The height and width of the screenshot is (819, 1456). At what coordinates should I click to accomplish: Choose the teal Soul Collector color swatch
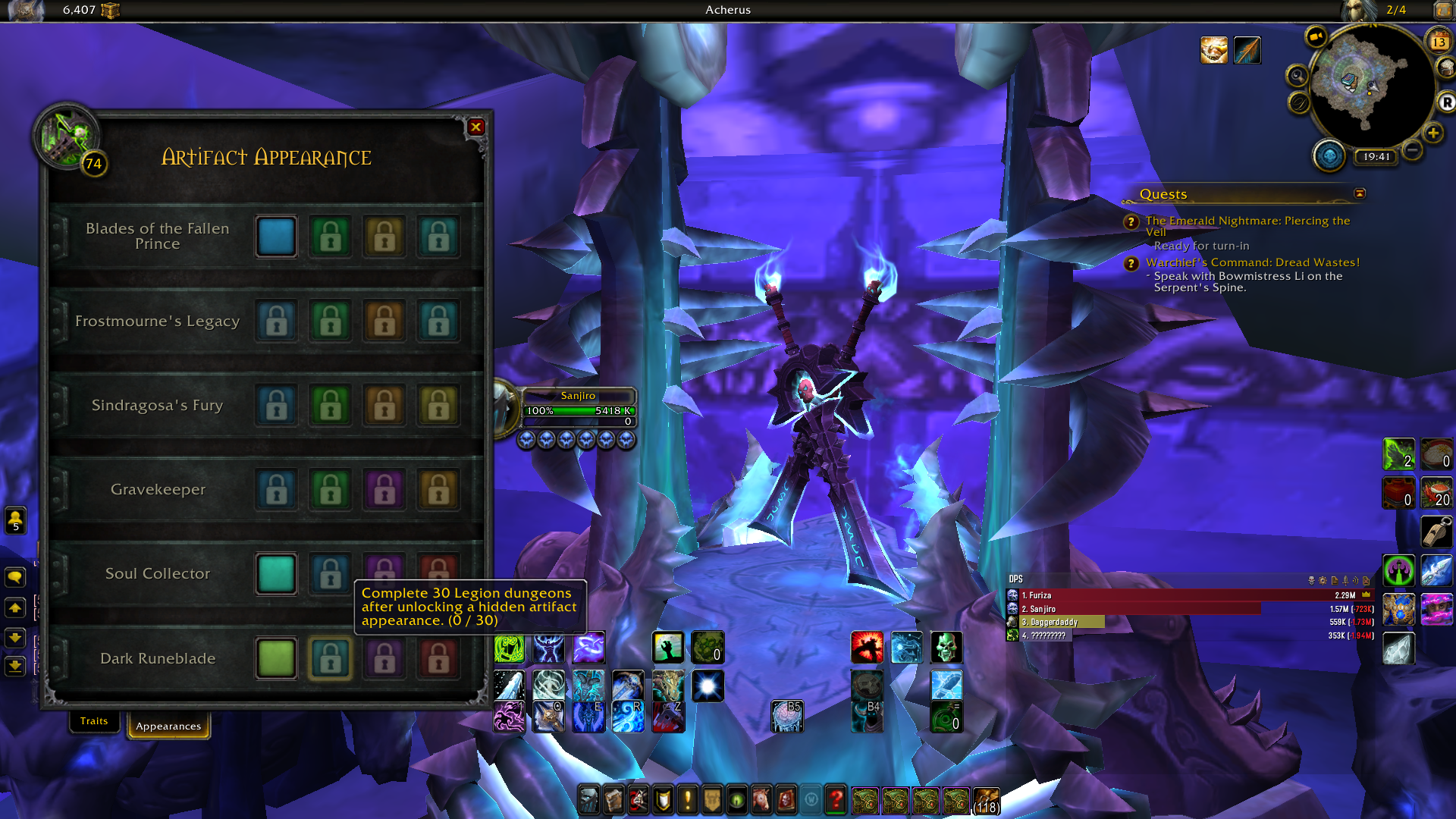276,574
